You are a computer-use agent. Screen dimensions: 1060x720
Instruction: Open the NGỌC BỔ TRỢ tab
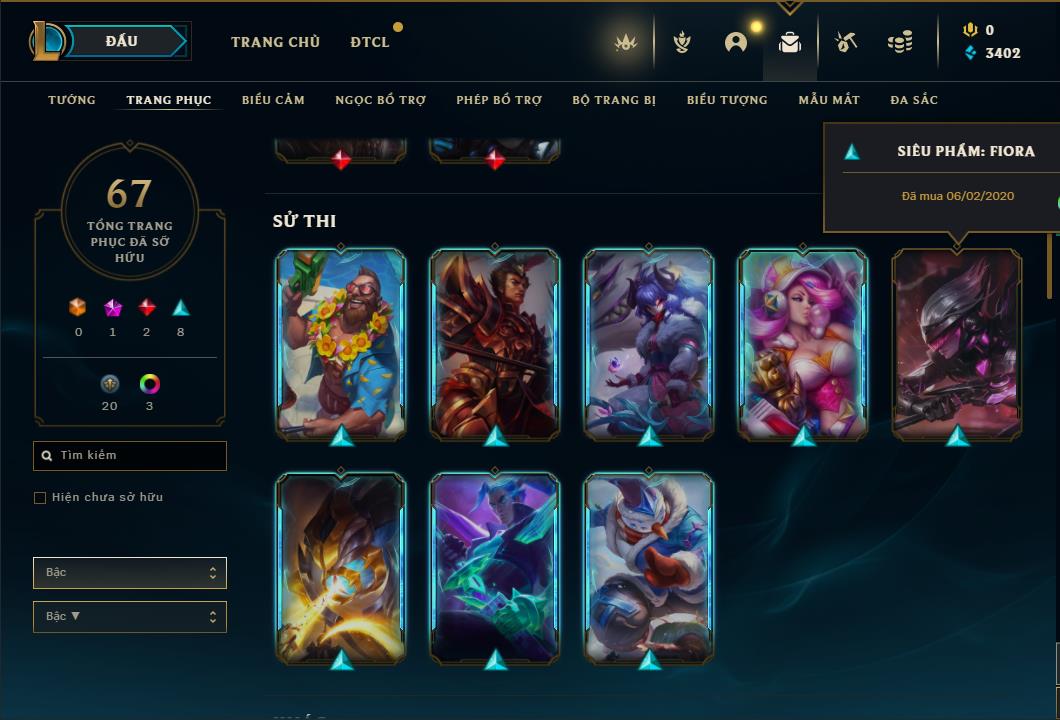380,100
